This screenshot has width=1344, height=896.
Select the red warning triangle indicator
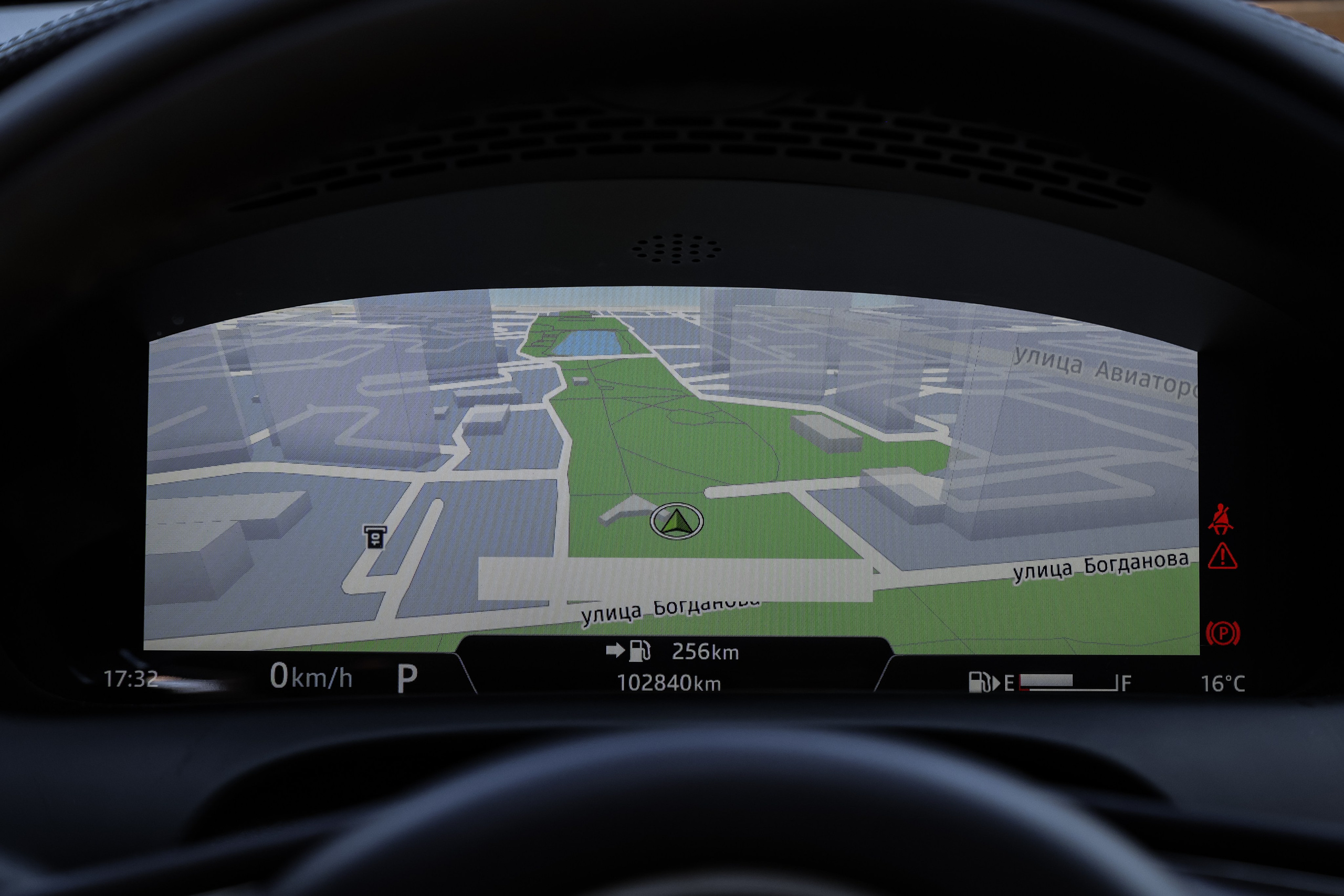click(1222, 556)
